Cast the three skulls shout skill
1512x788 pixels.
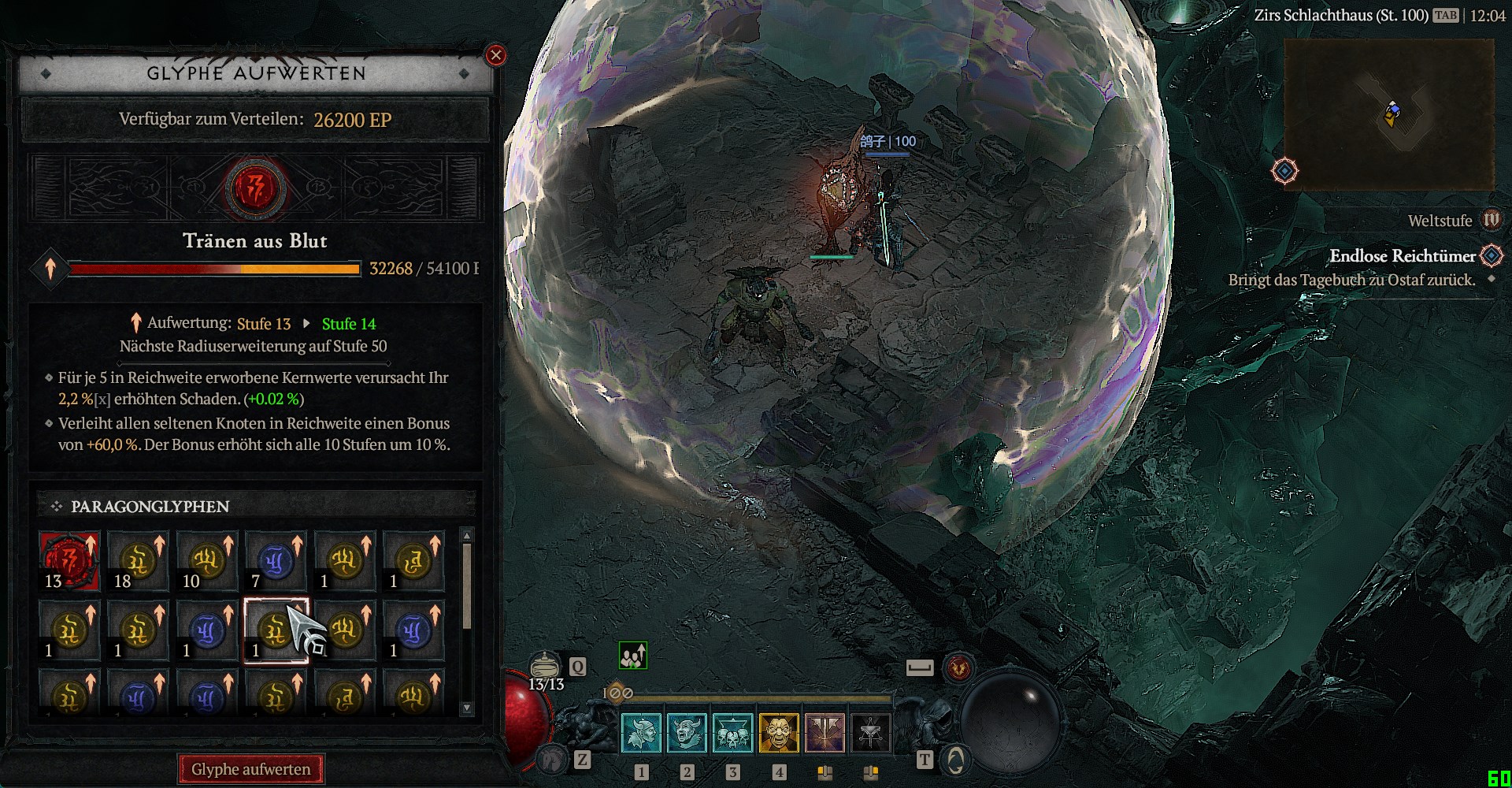pos(732,733)
